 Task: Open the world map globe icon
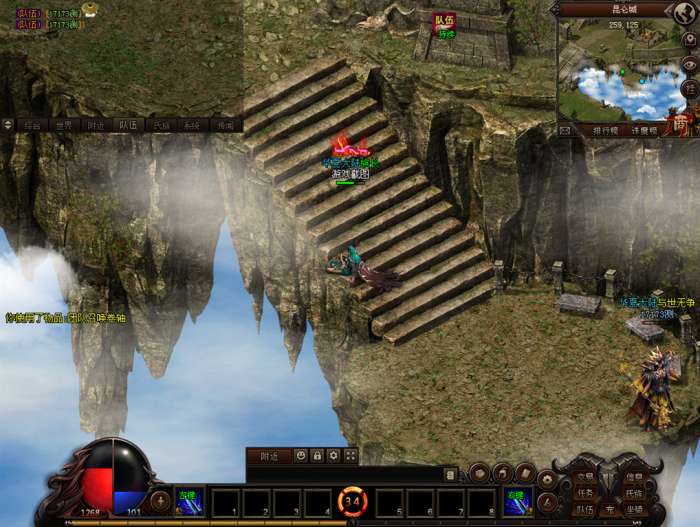(x=684, y=13)
